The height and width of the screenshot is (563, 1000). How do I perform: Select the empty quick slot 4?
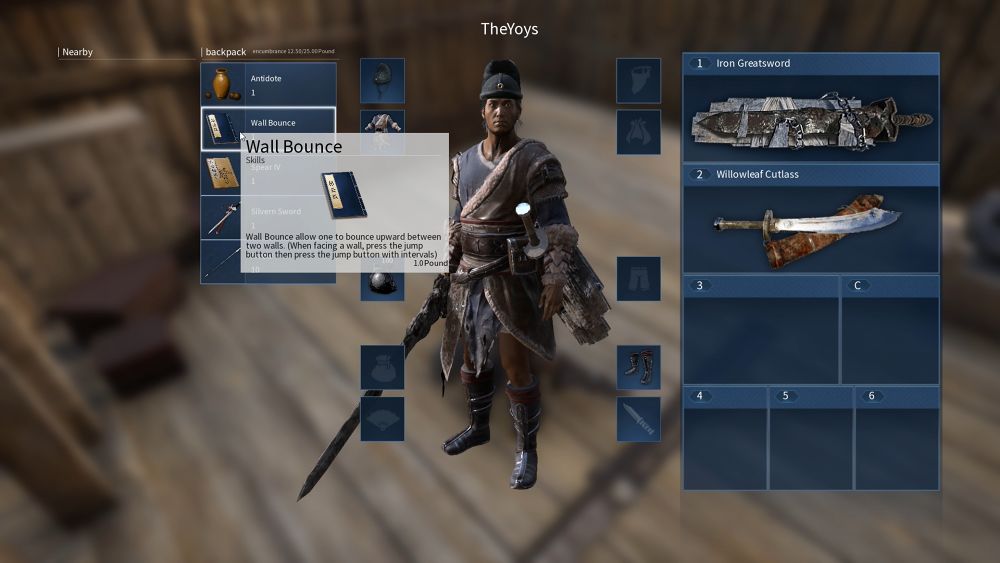724,439
